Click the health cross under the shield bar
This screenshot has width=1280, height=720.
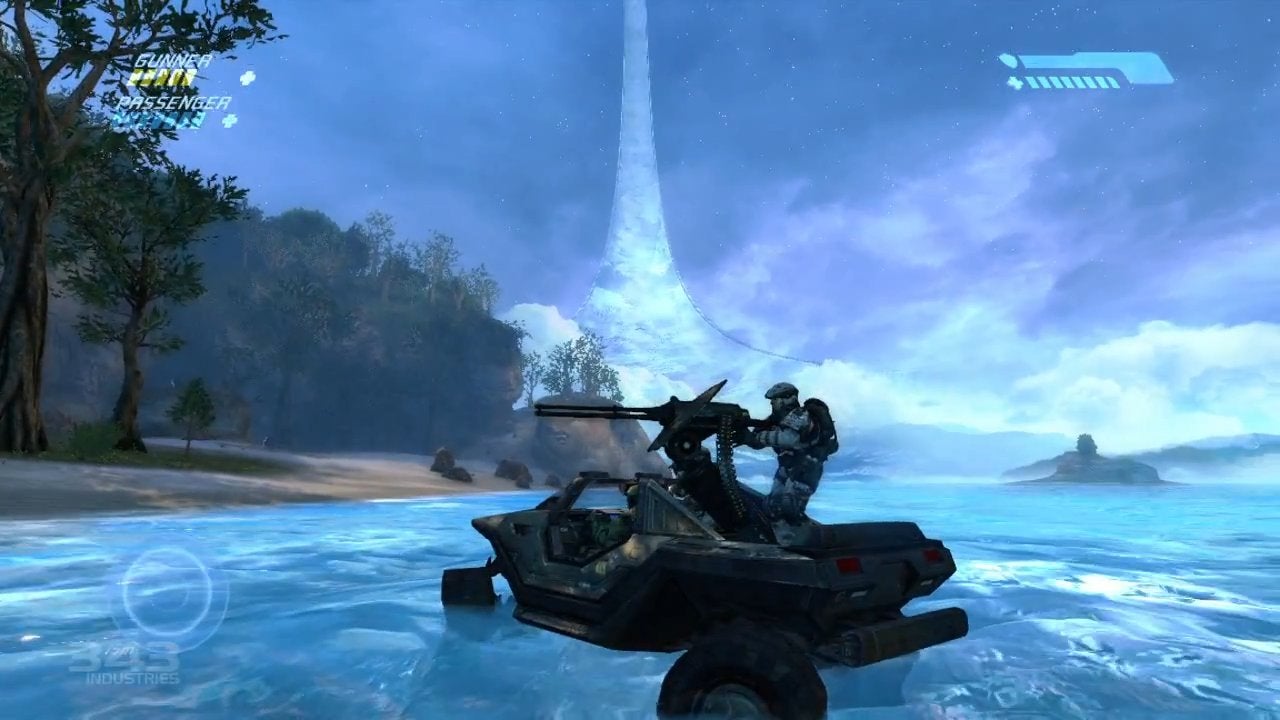click(x=1014, y=83)
